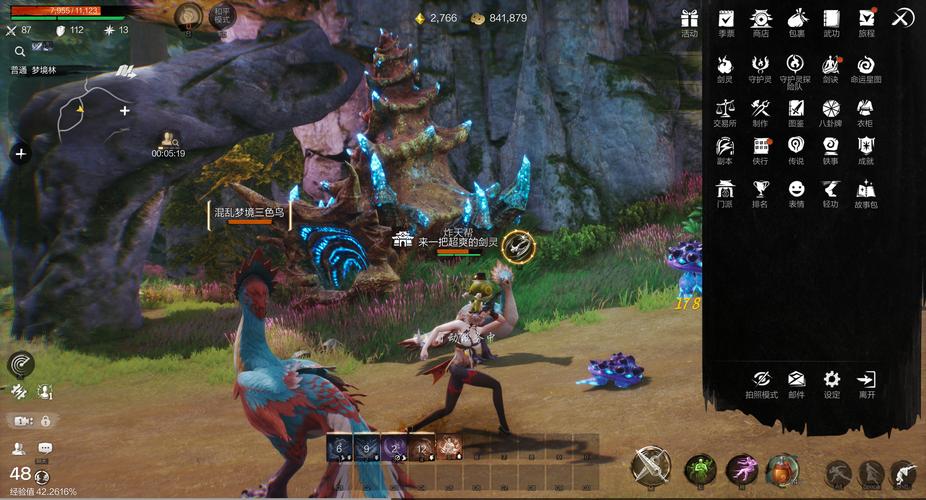Image resolution: width=926 pixels, height=500 pixels.
Task: Close the menu with crossed swords
Action: click(902, 18)
